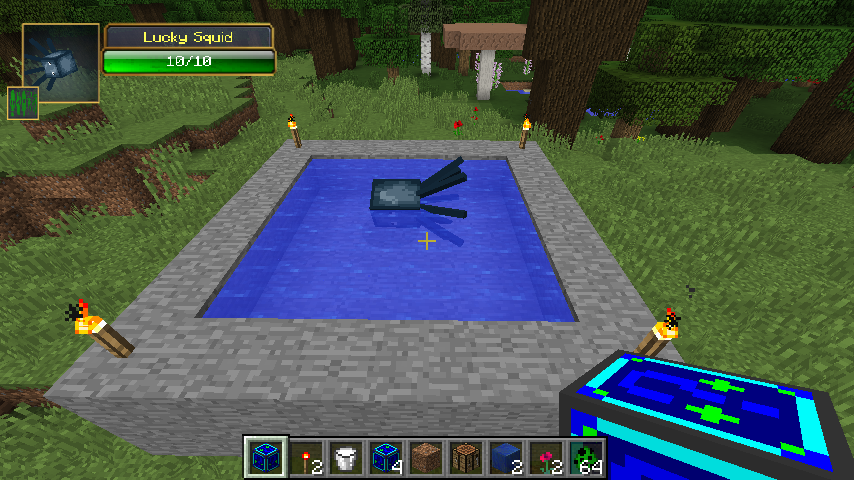This screenshot has width=854, height=480.
Task: Select the green creeper item stack of 64
Action: pyautogui.click(x=587, y=457)
